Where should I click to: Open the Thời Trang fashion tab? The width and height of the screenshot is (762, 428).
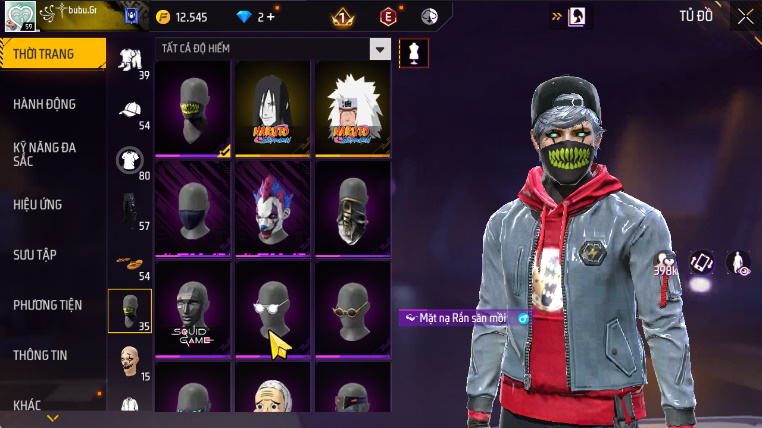point(50,54)
